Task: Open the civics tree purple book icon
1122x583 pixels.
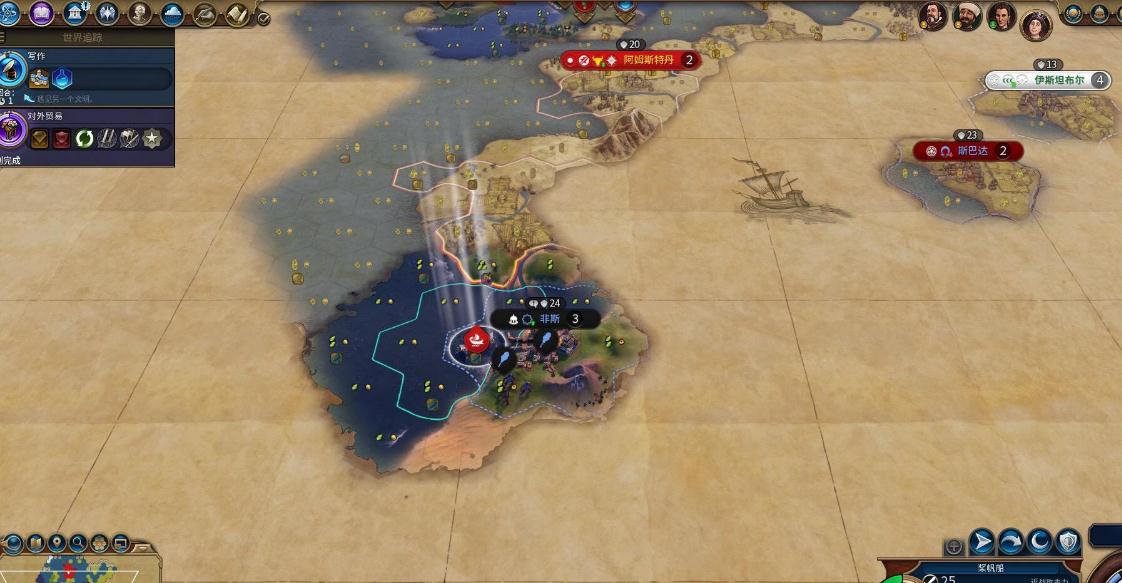Action: pyautogui.click(x=41, y=13)
